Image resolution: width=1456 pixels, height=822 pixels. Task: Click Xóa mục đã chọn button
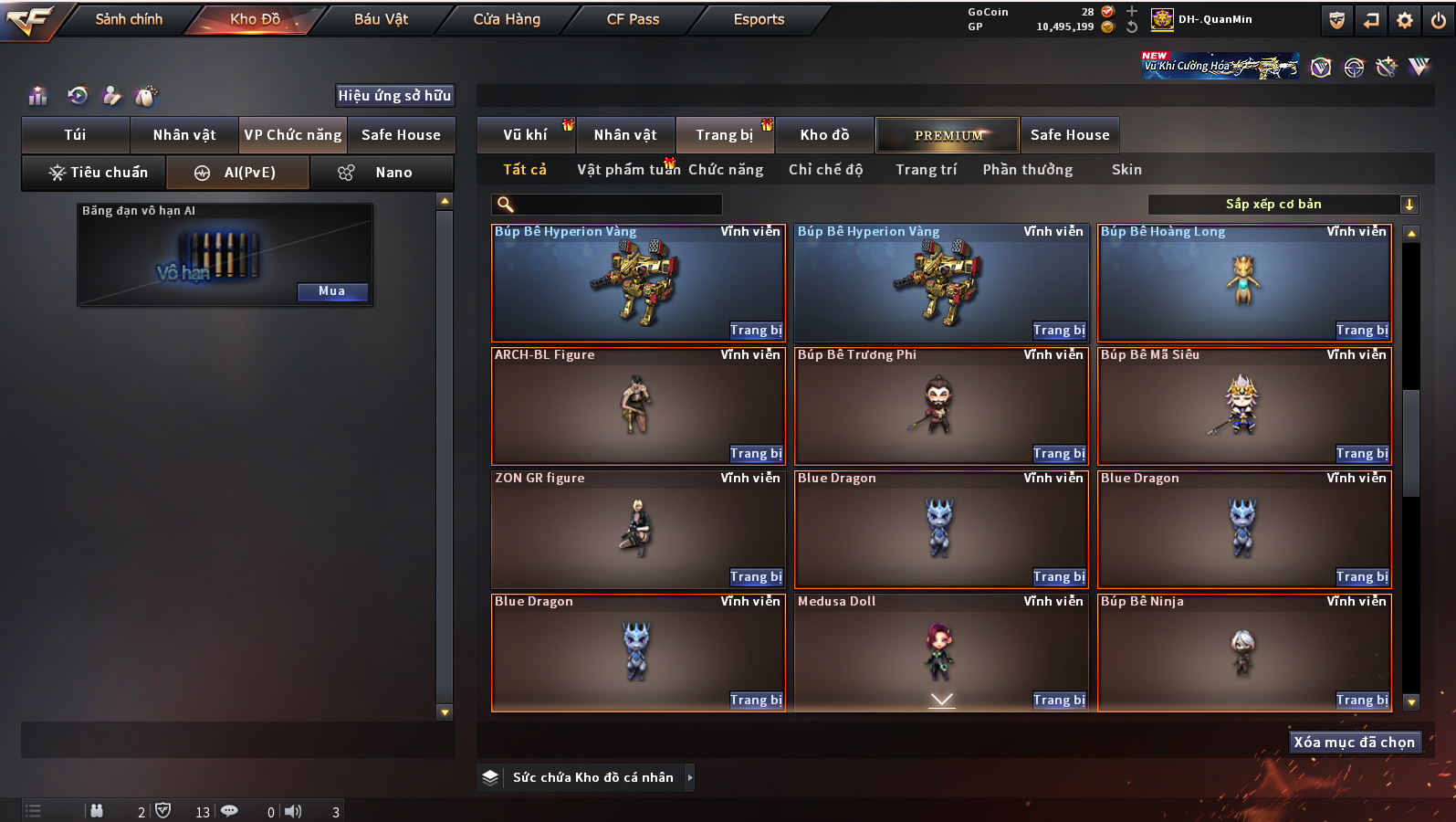point(1354,743)
